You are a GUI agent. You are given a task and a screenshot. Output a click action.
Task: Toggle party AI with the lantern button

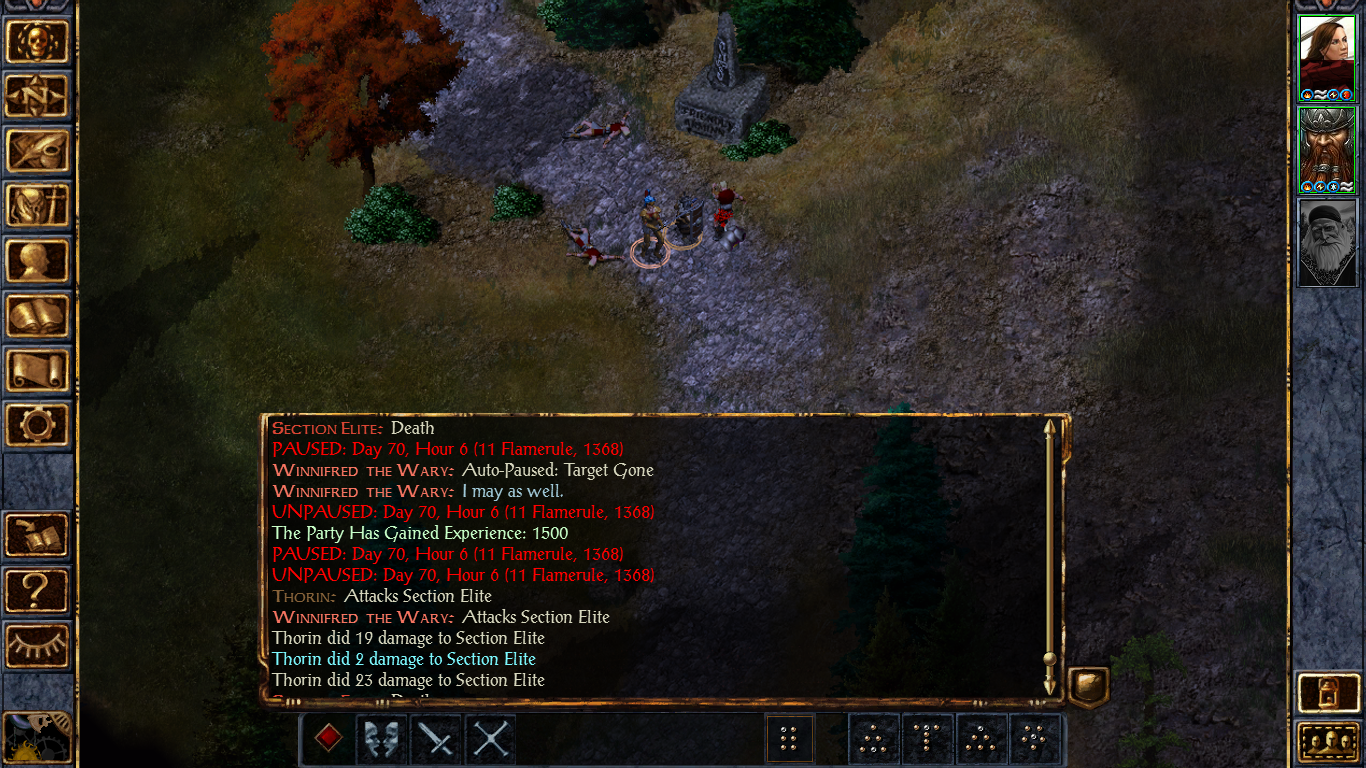point(1327,692)
